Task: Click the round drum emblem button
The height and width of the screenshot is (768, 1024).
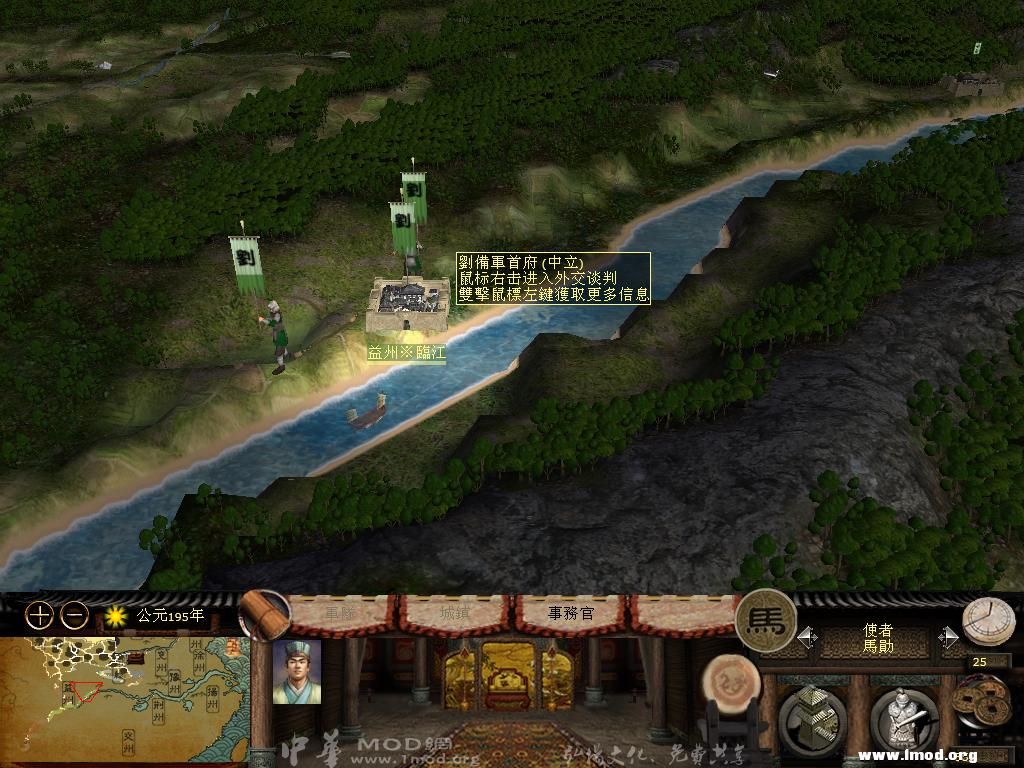Action: coord(730,684)
